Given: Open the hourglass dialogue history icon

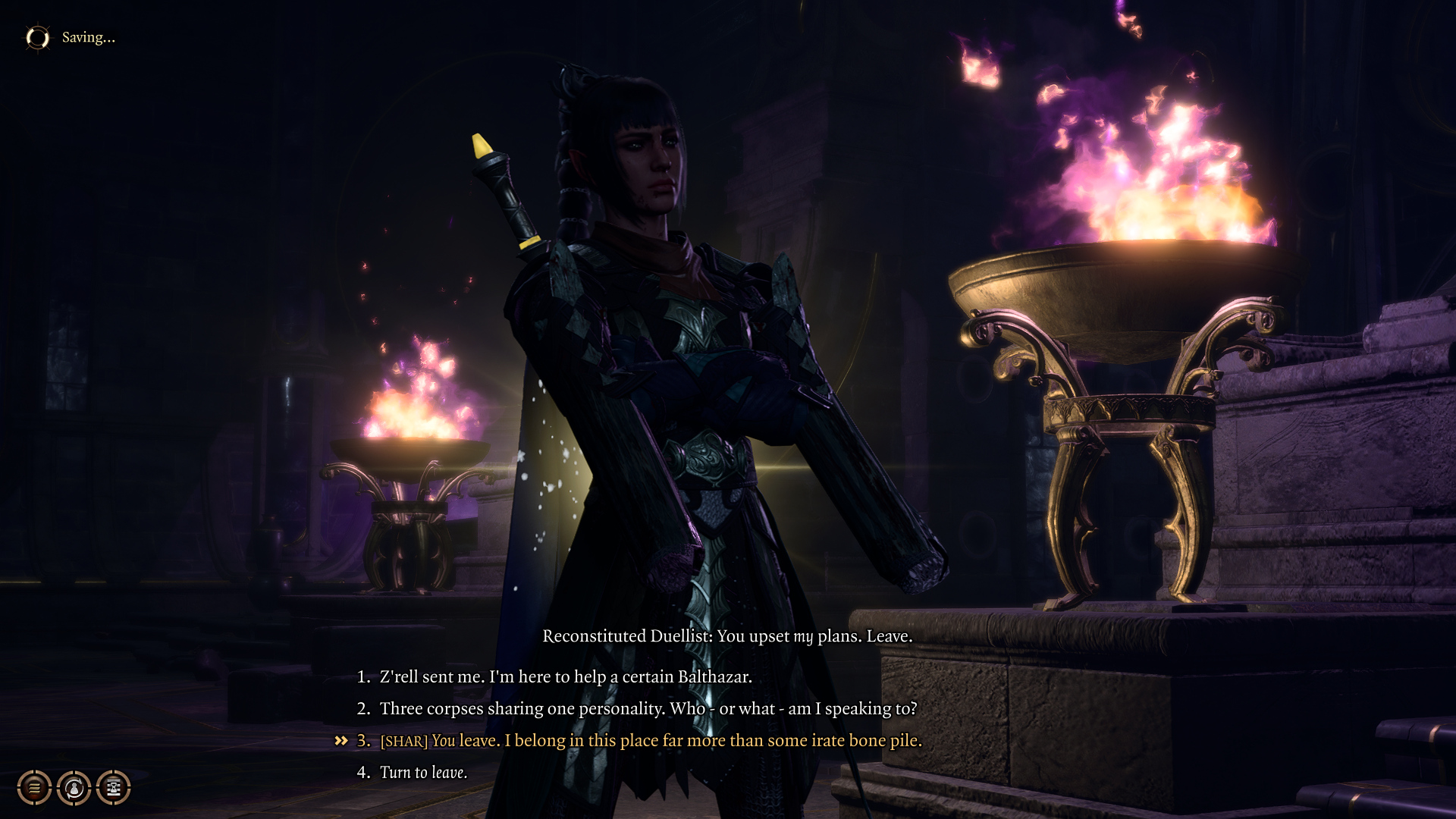Looking at the screenshot, I should click(x=114, y=788).
